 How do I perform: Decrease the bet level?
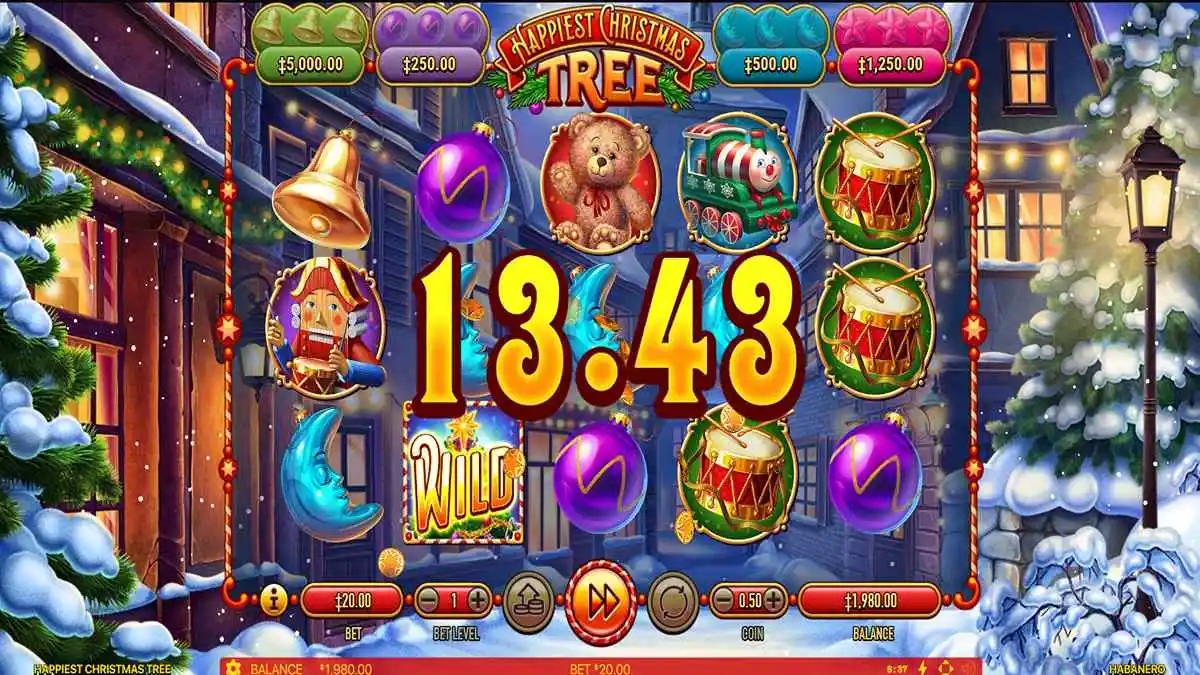coord(427,601)
